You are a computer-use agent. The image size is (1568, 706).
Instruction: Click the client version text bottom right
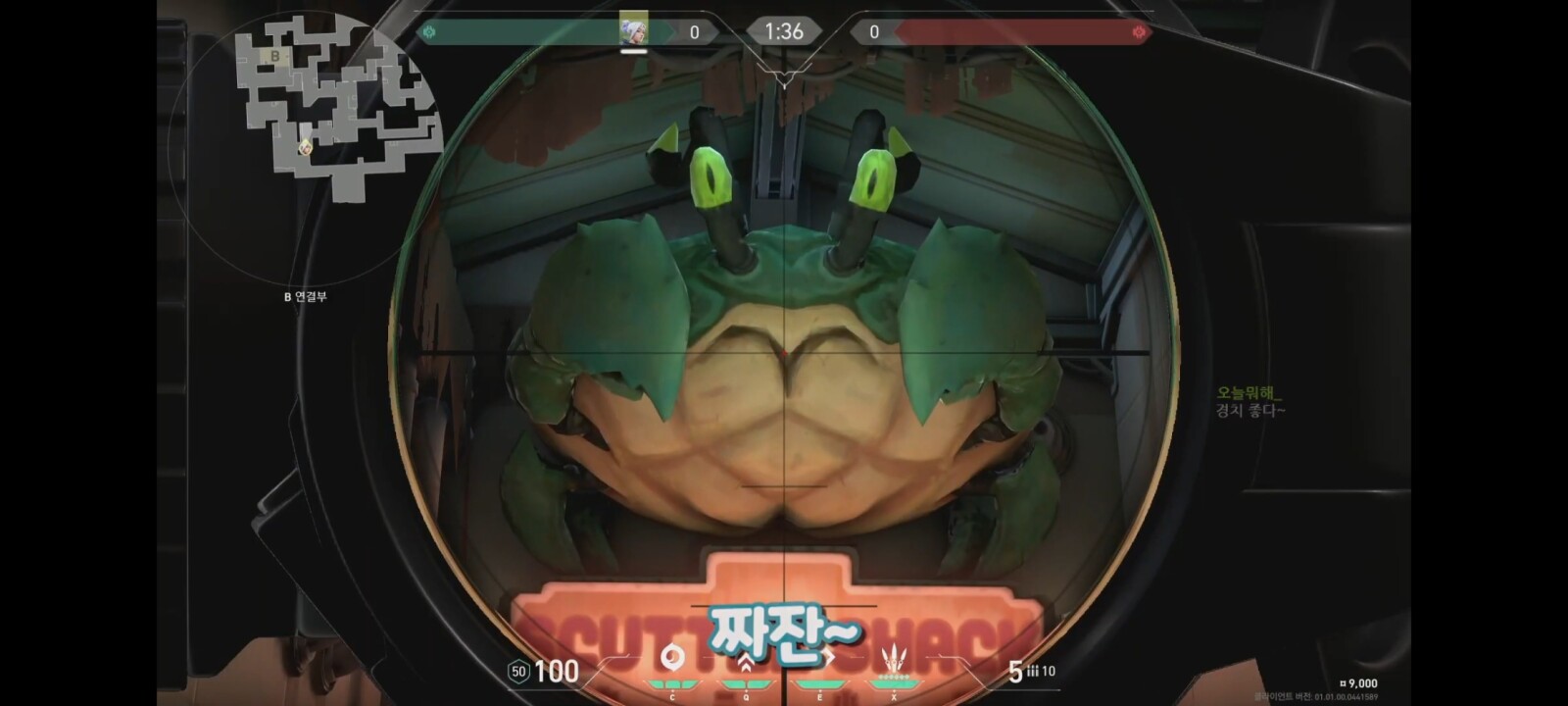(x=1318, y=696)
